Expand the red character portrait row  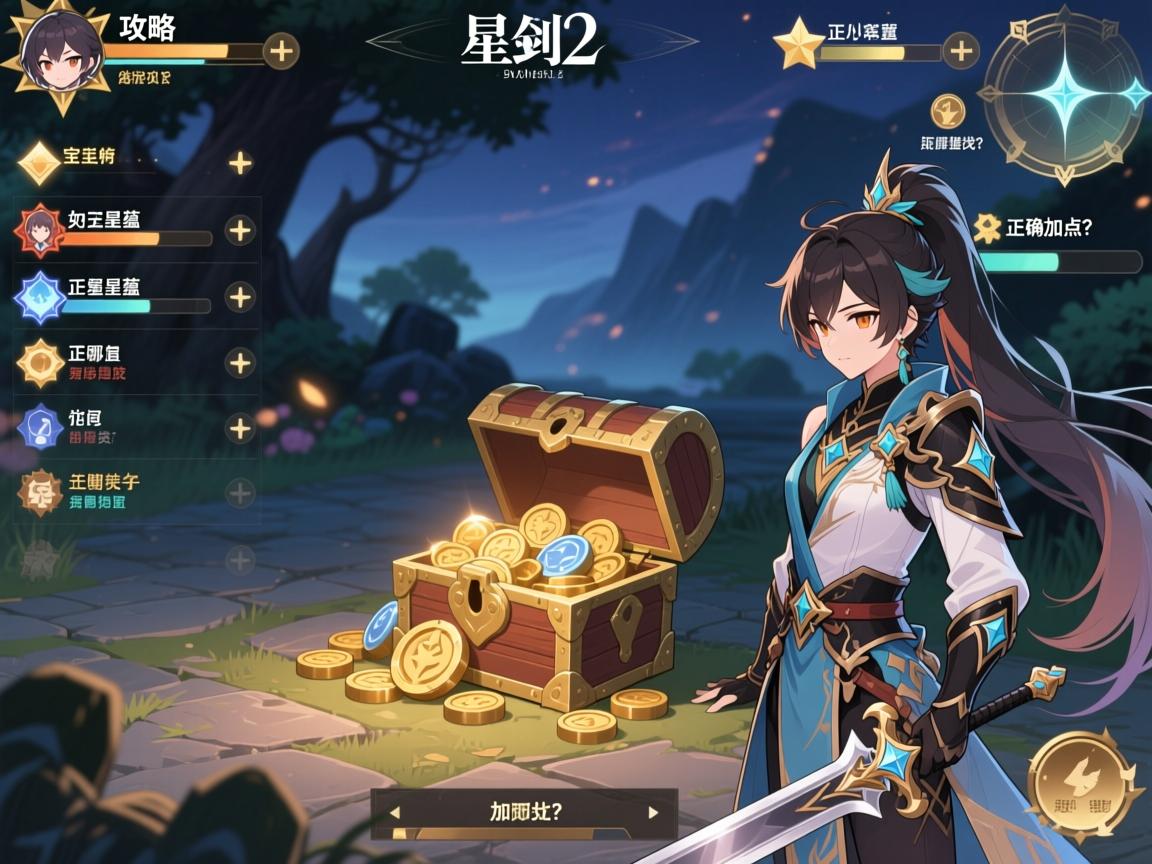[240, 231]
